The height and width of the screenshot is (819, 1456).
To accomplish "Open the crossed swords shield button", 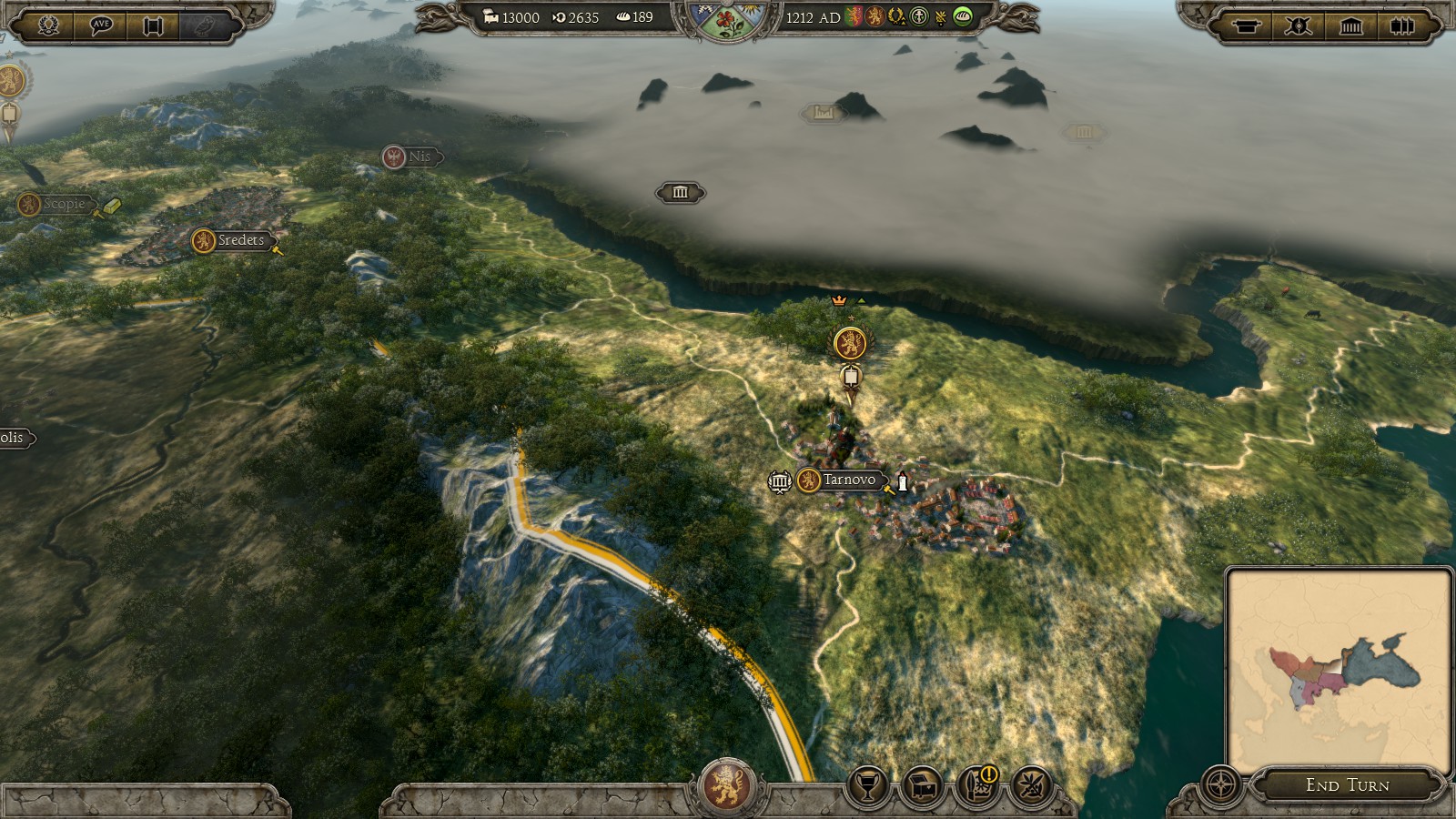I will (1298, 25).
